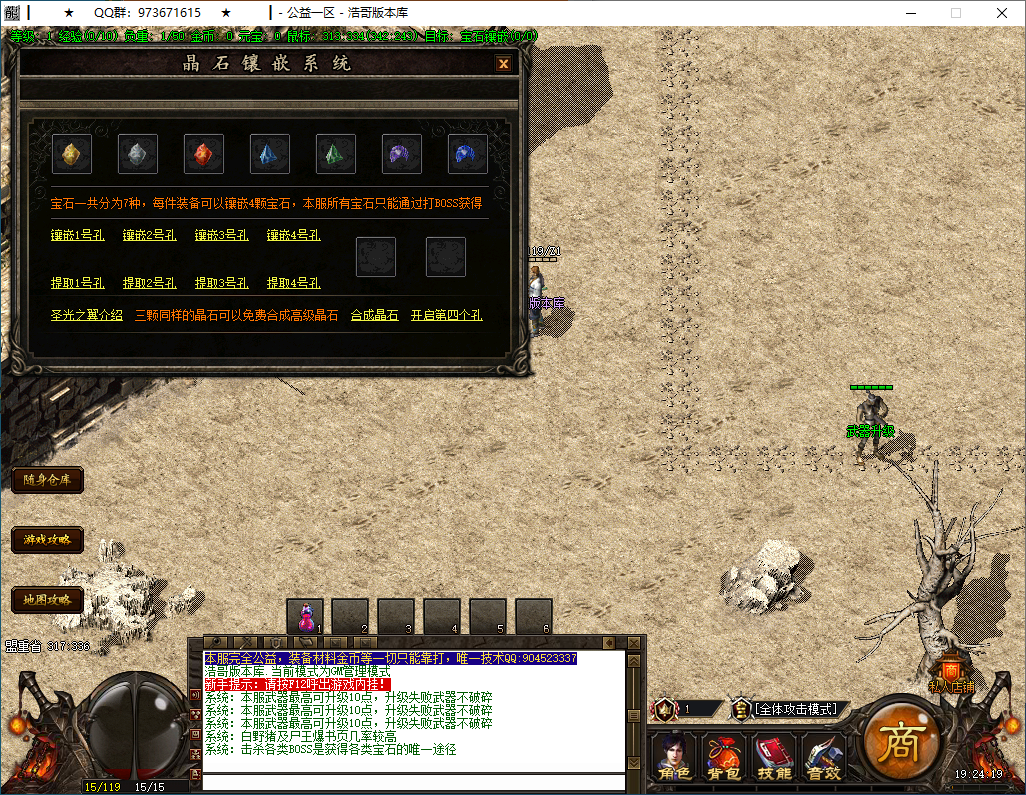Close the 晶石镶嵌系统 gem inlay window
This screenshot has height=795, width=1026.
503,64
